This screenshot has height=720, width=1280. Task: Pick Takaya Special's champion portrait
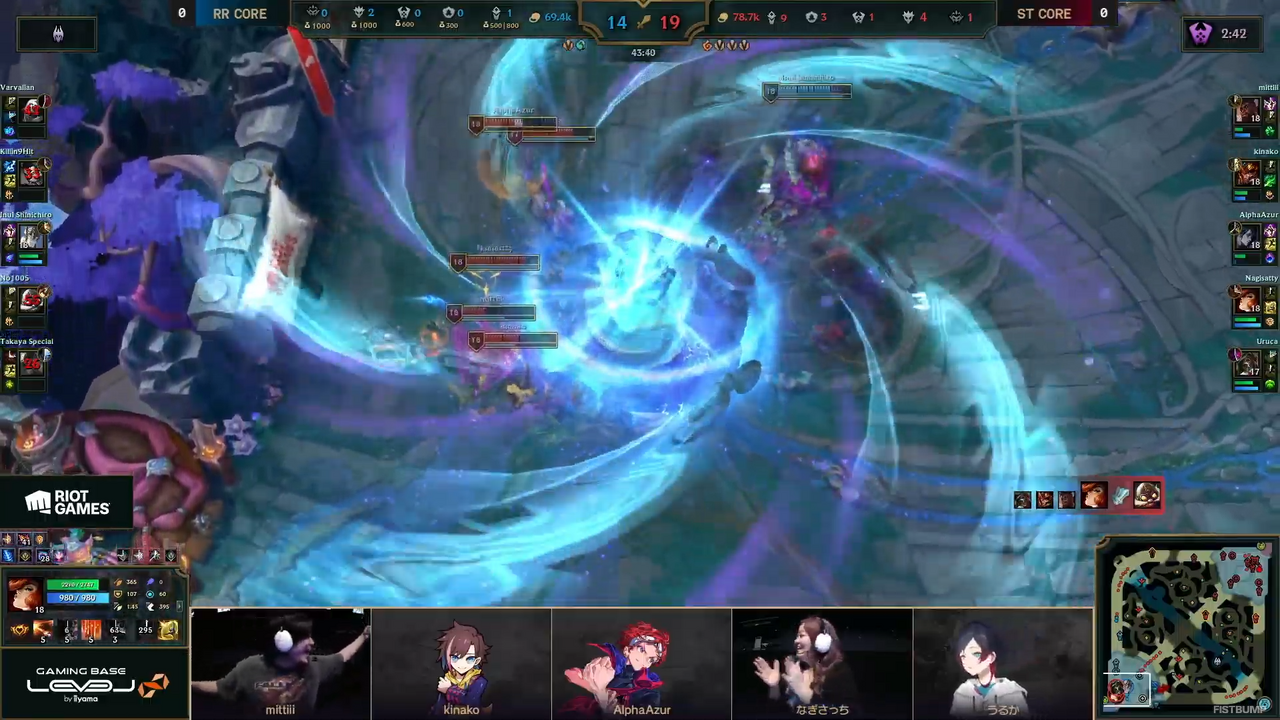(32, 363)
